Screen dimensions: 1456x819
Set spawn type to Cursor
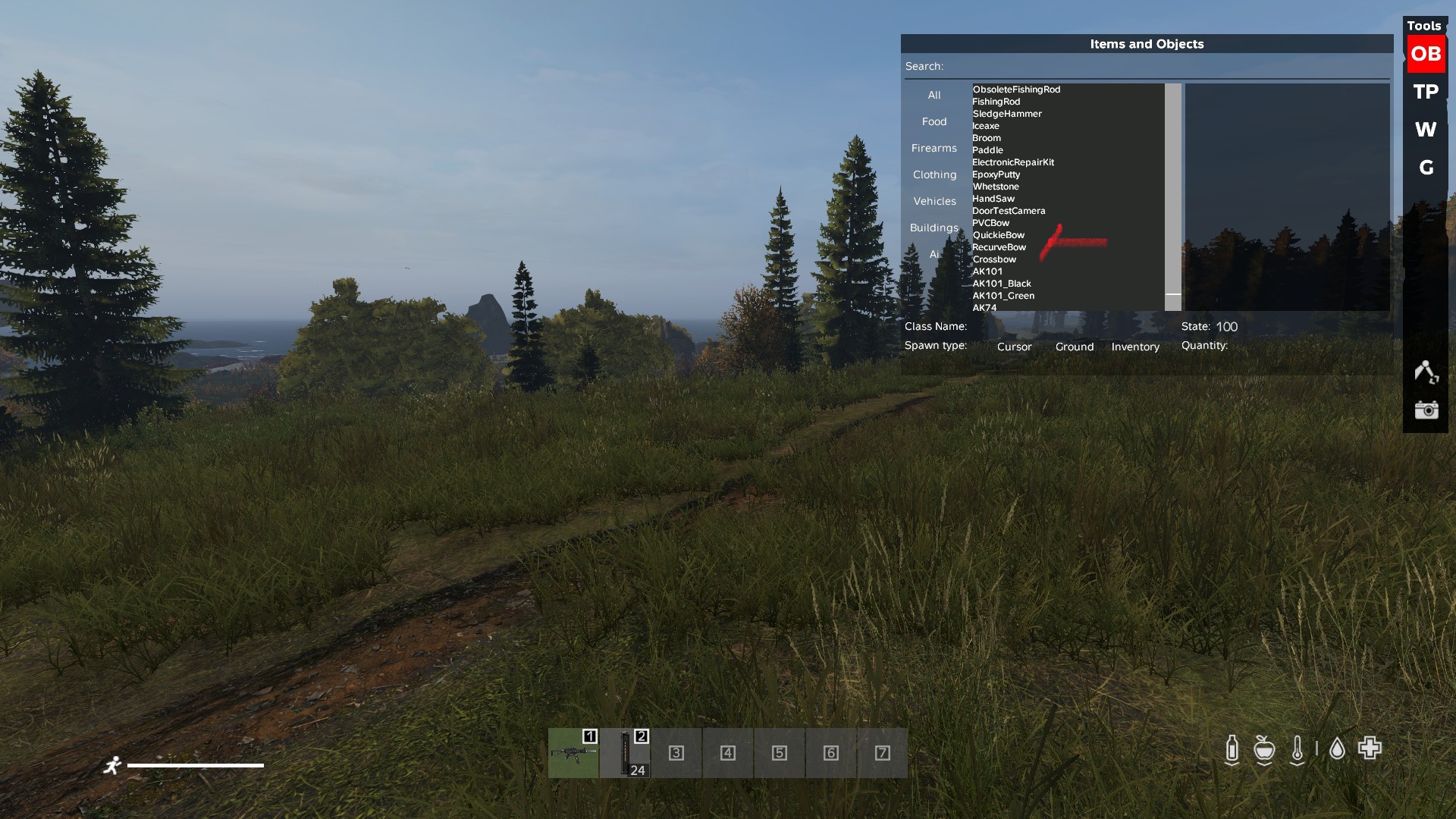pyautogui.click(x=1014, y=347)
